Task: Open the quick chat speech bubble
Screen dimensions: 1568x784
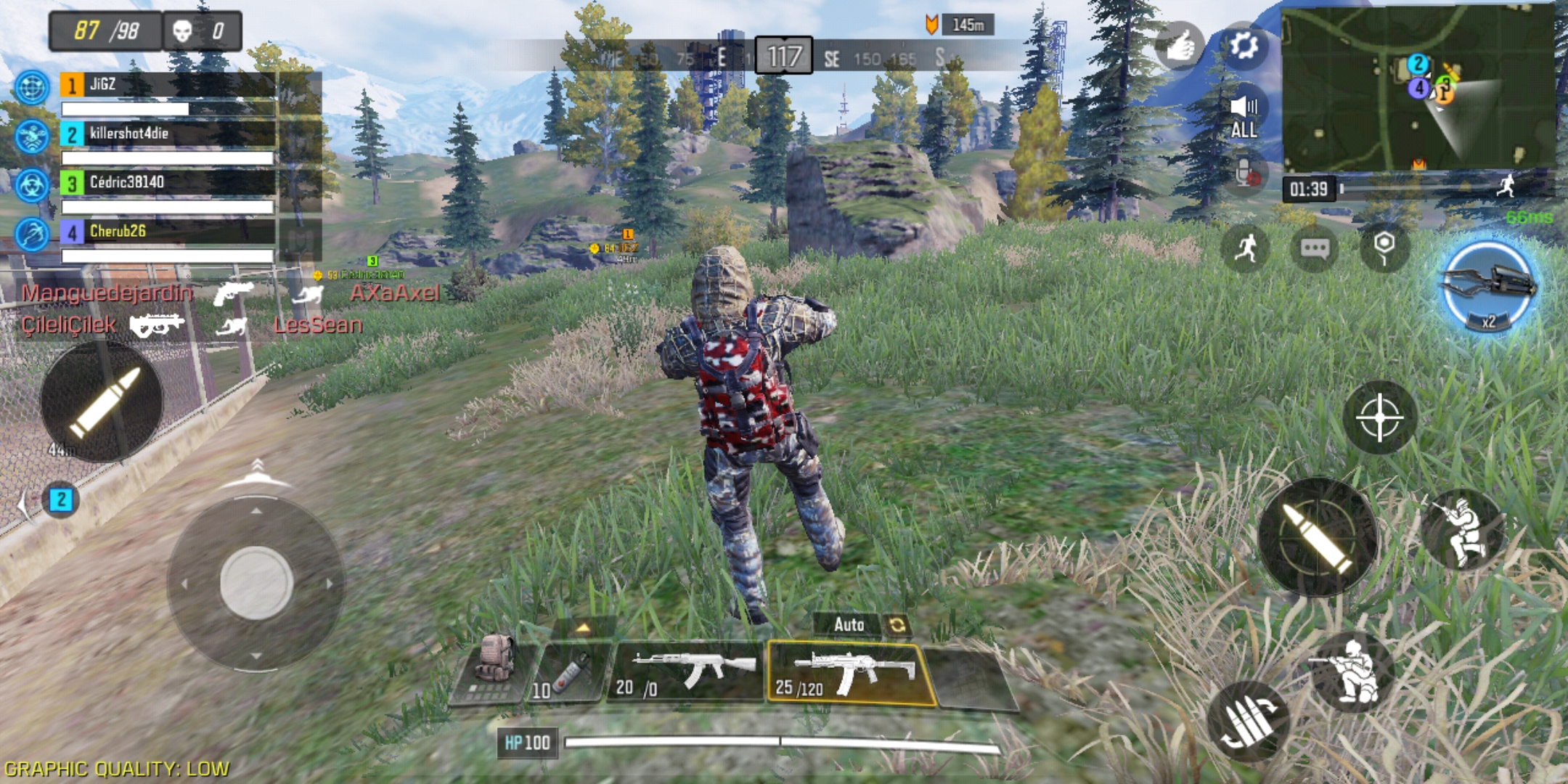Action: (x=1315, y=250)
